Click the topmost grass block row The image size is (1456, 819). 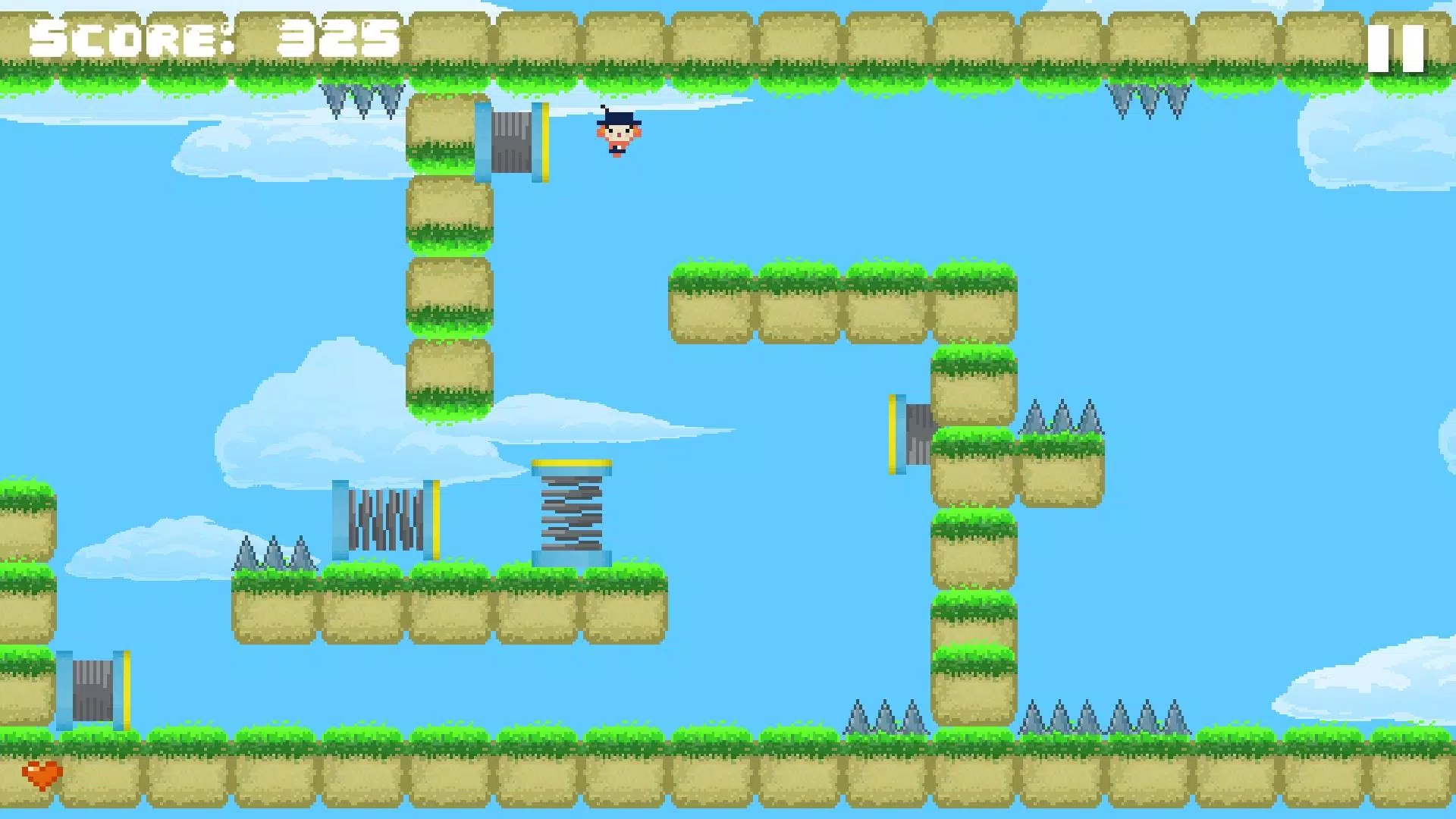pyautogui.click(x=728, y=38)
